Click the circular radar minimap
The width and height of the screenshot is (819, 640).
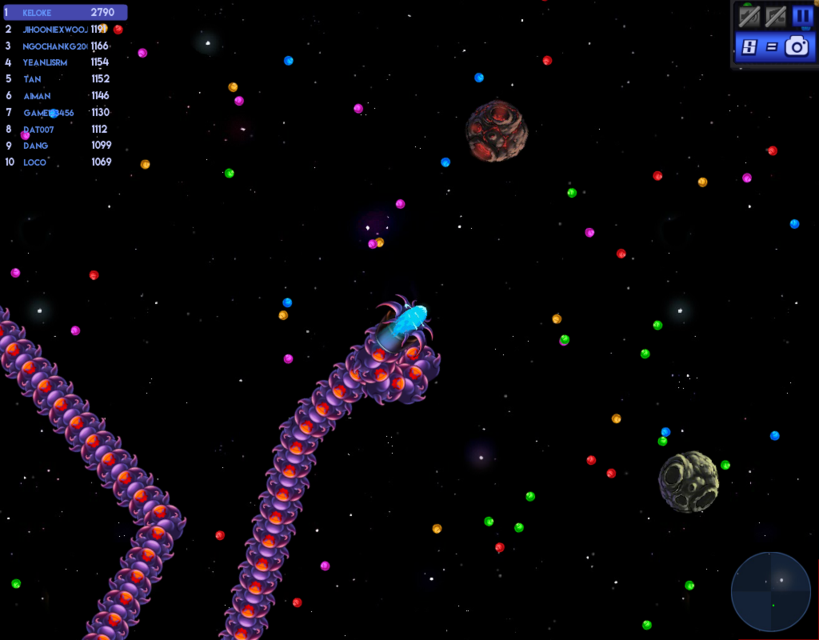[x=770, y=591]
